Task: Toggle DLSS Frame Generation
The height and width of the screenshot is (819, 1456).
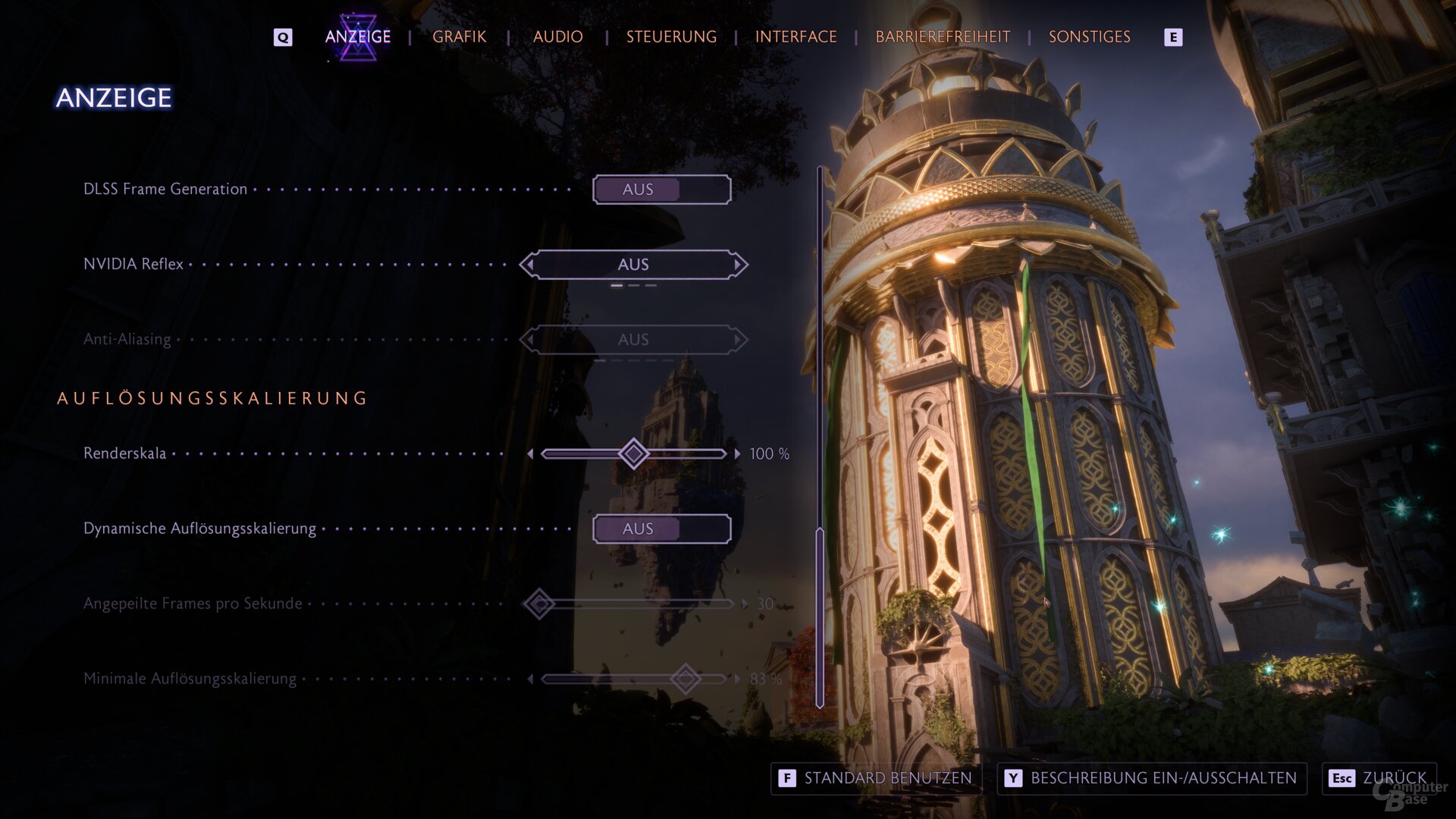Action: pos(661,190)
